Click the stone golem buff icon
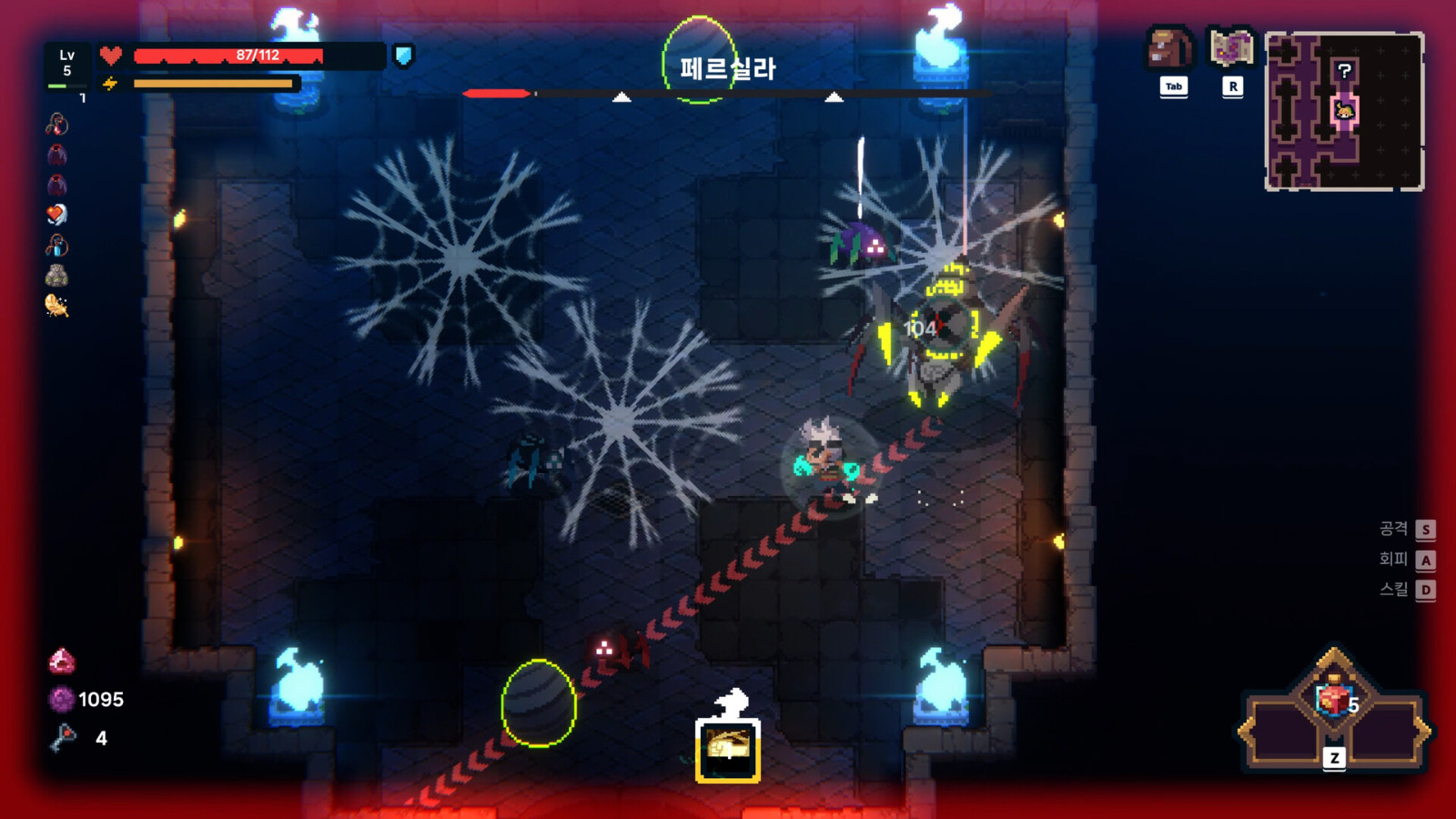Screen dimensions: 1456x819 coord(57,275)
